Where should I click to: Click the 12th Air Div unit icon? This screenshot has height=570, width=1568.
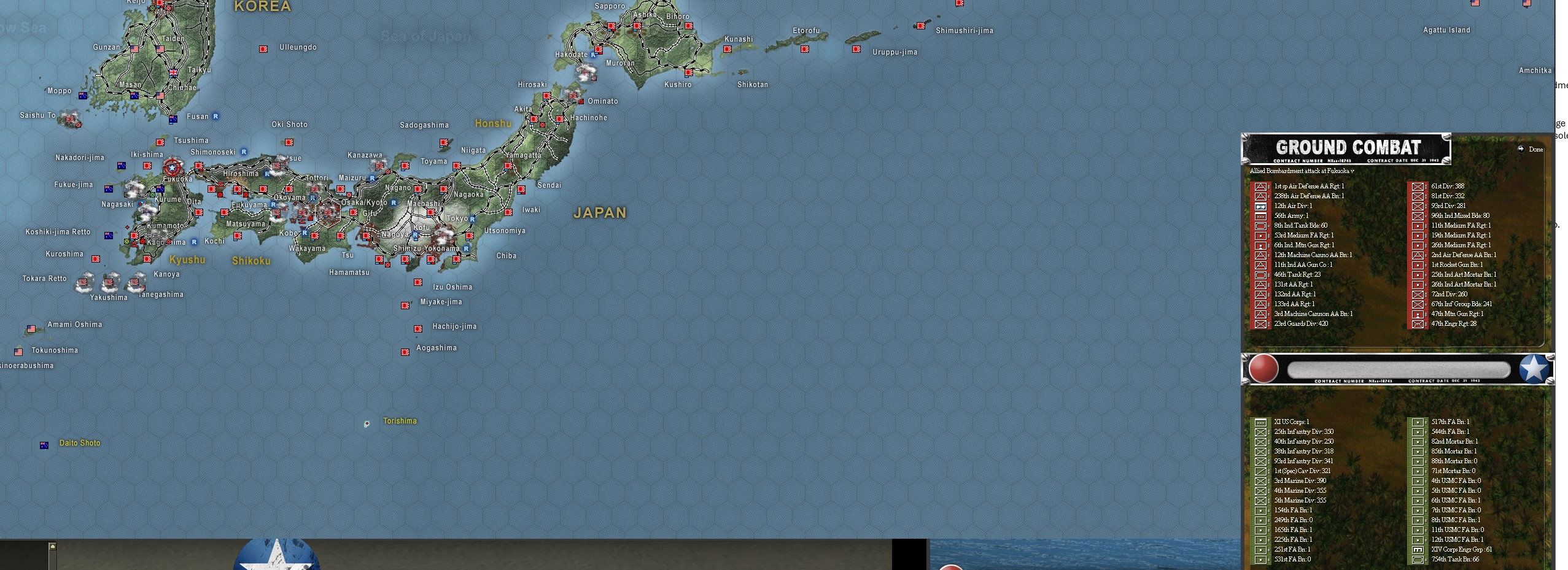[1261, 206]
